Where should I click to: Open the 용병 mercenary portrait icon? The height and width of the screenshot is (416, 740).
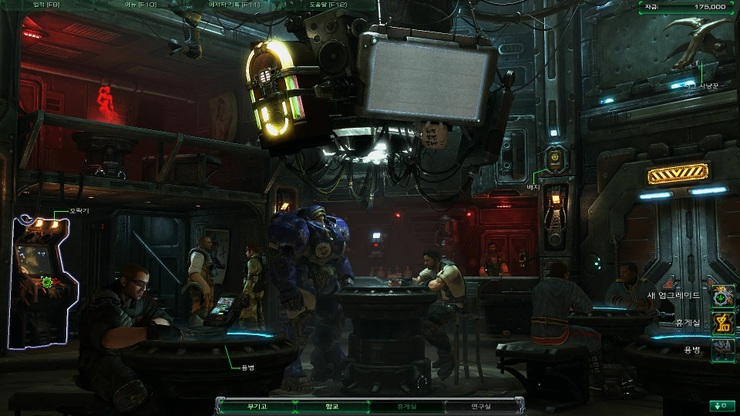[x=722, y=350]
